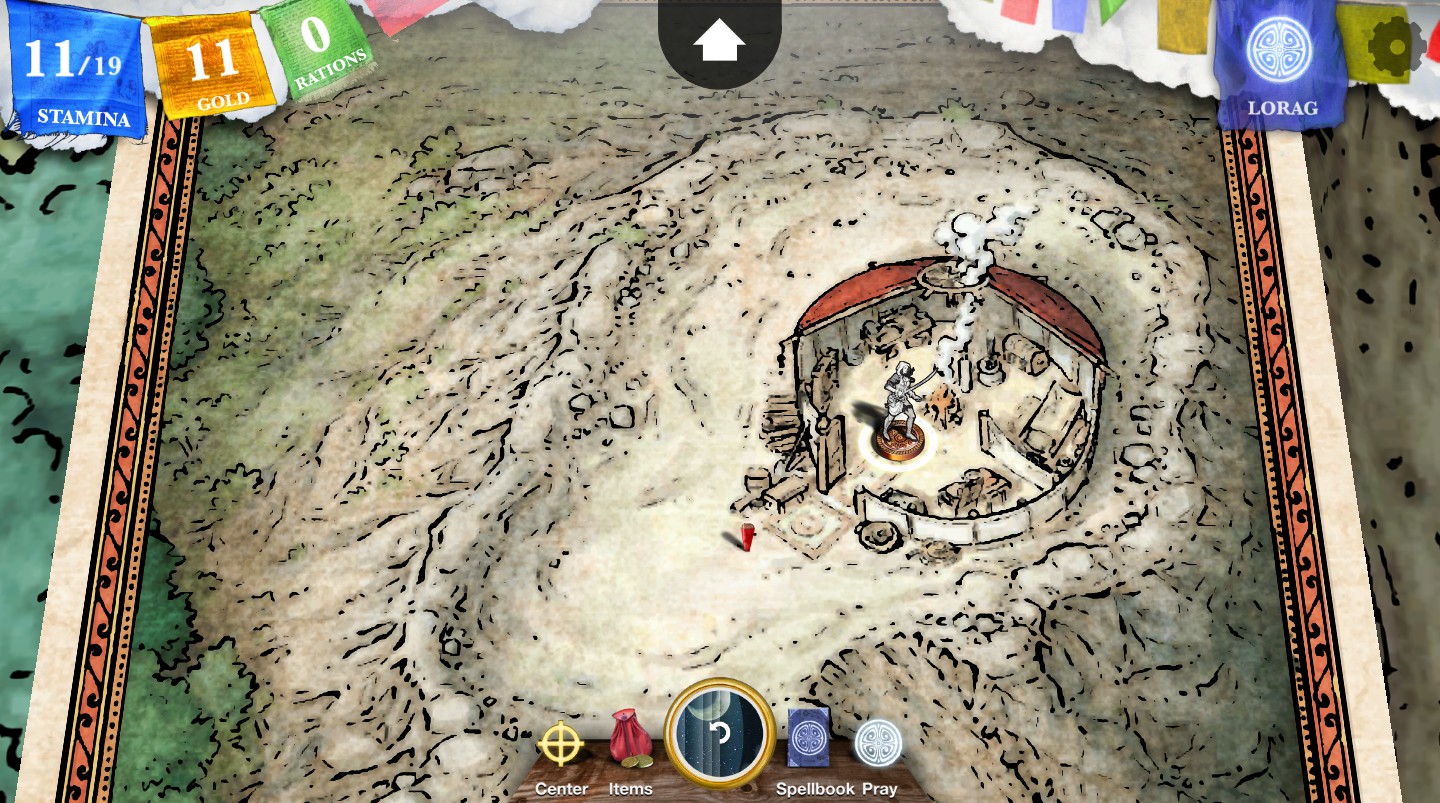Click the Items text label

point(630,788)
